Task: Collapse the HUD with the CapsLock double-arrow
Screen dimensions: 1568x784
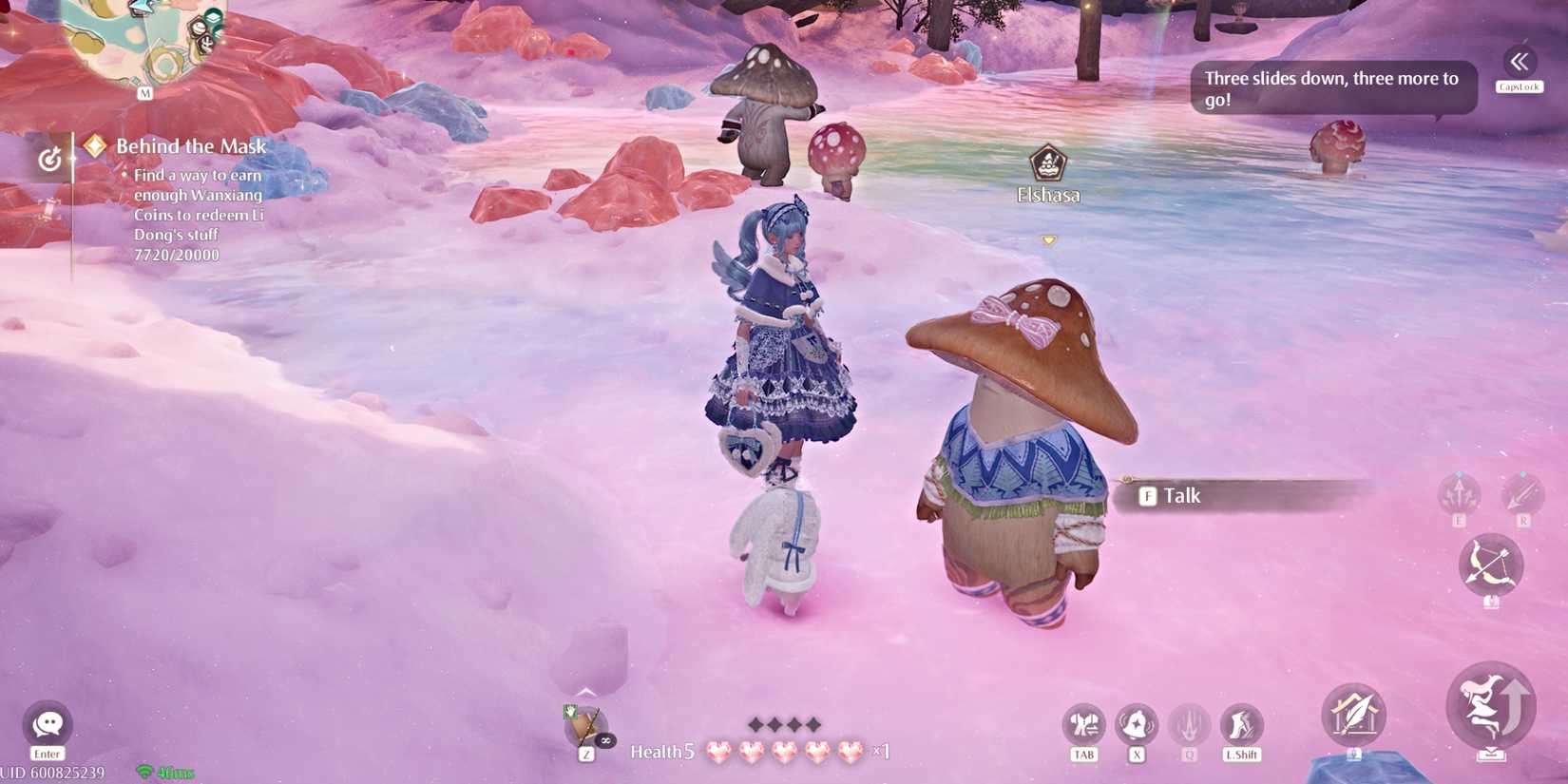Action: point(1518,62)
